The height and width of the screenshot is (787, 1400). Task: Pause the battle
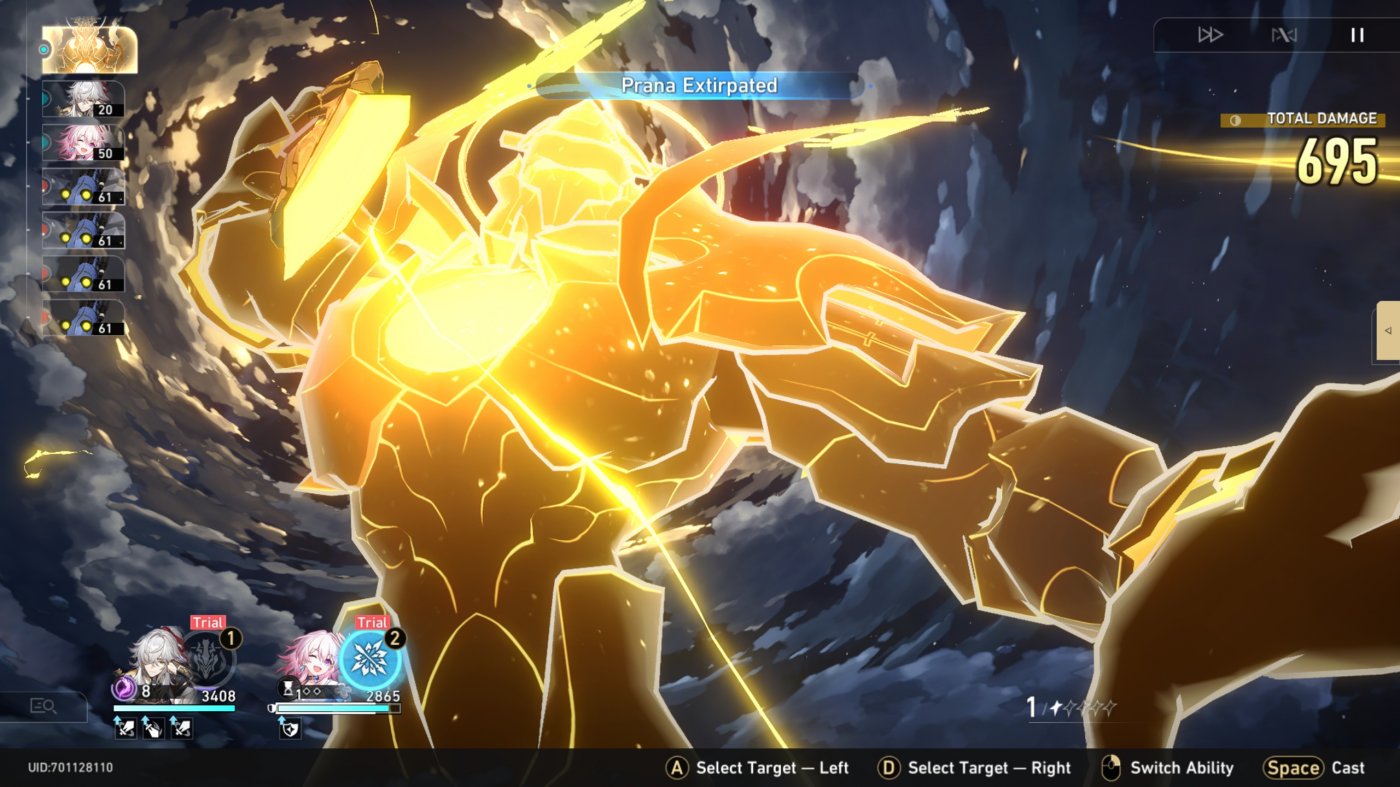point(1356,34)
